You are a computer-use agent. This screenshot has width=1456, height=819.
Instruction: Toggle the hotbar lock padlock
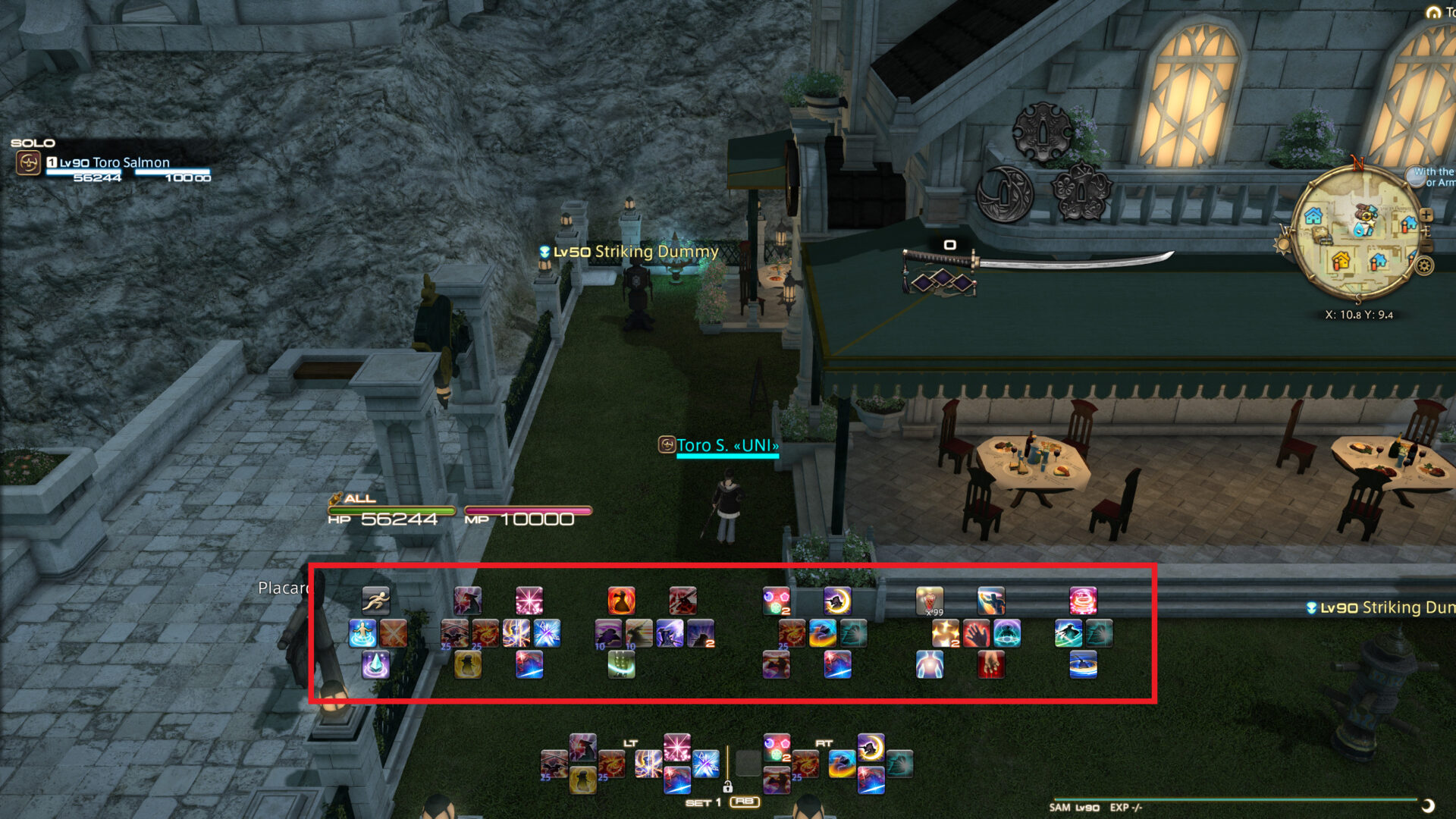[x=728, y=787]
